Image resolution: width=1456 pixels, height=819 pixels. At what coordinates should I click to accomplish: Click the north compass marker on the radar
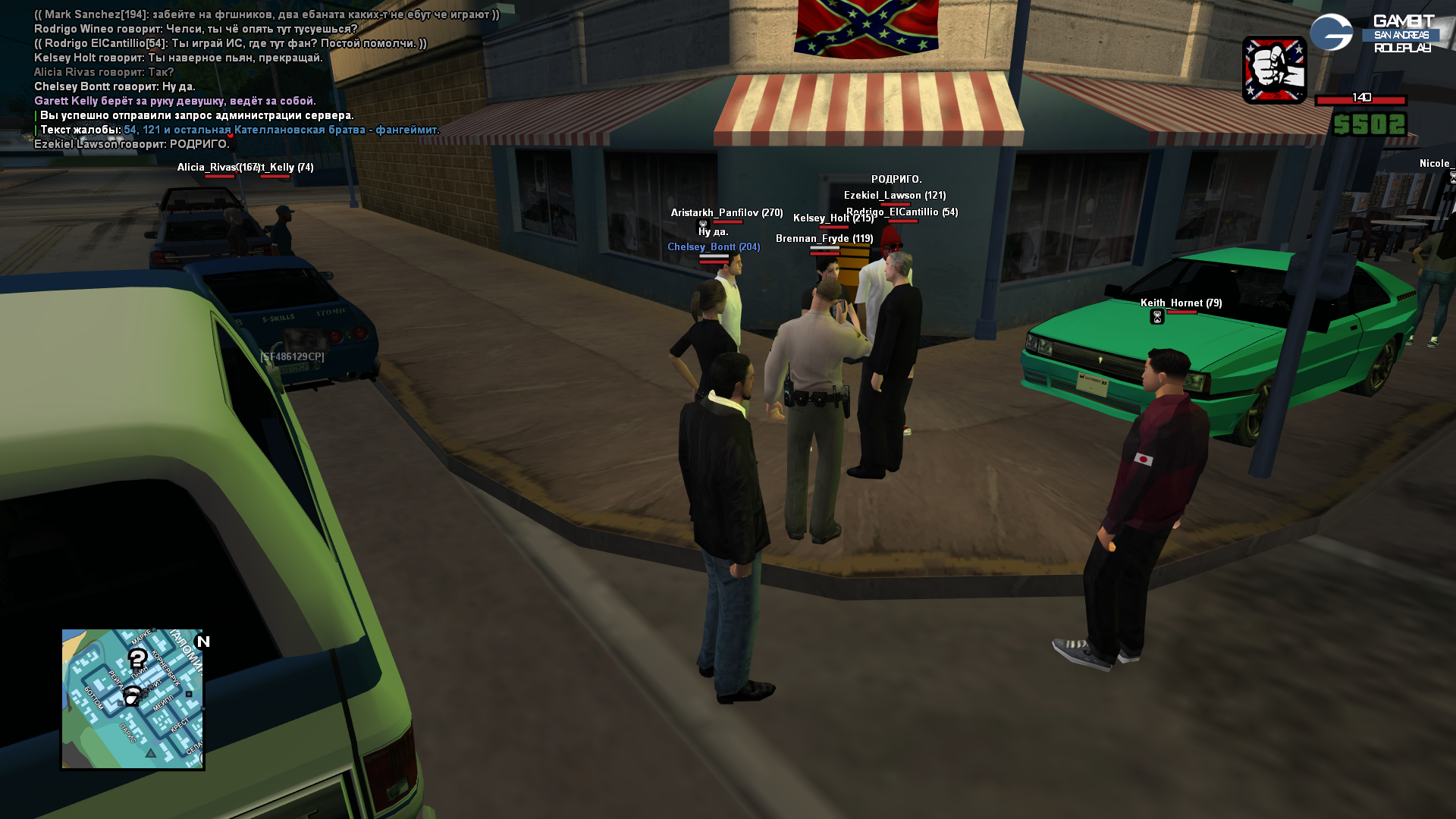(x=202, y=642)
